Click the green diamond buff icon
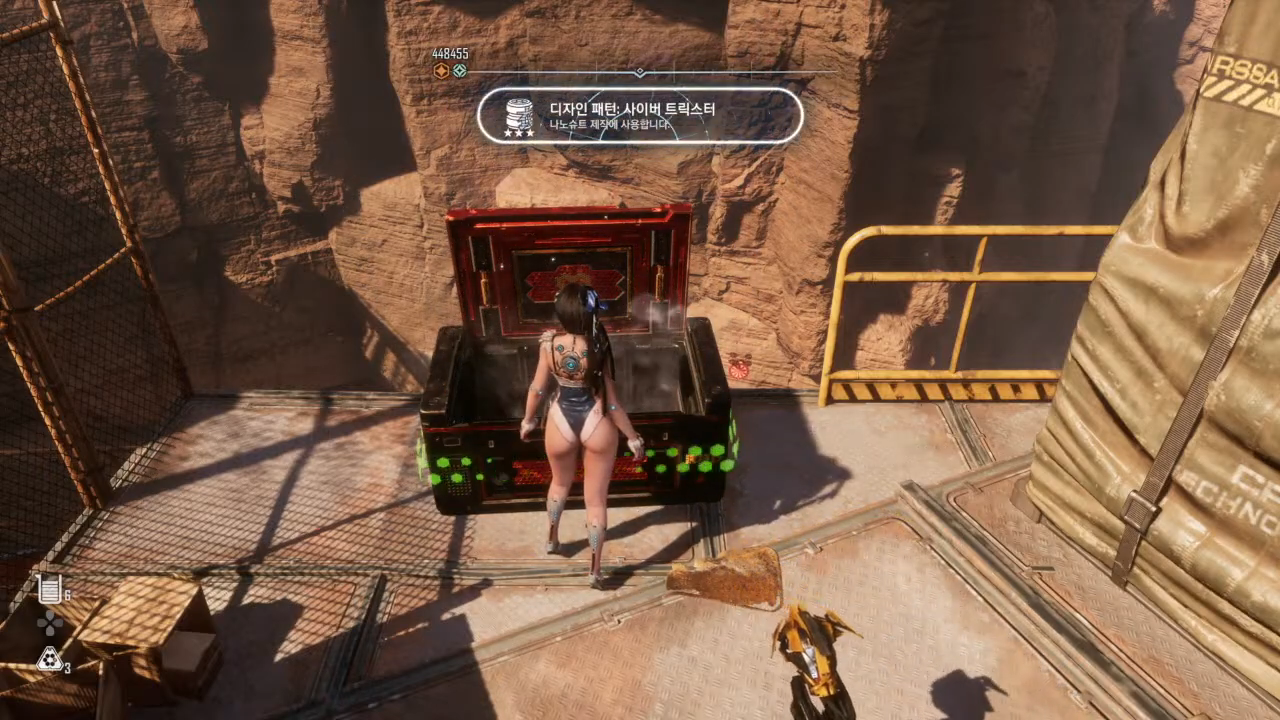The image size is (1280, 720). tap(459, 70)
